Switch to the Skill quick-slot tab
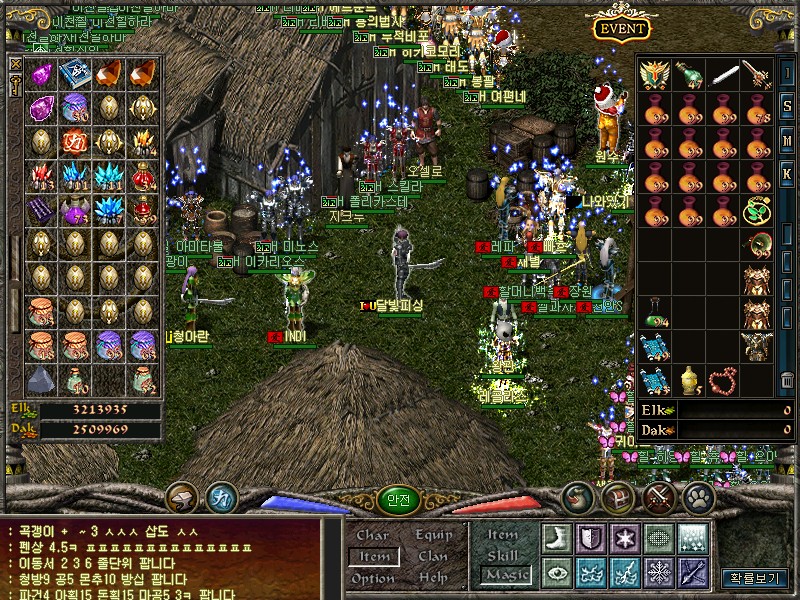 [x=502, y=555]
